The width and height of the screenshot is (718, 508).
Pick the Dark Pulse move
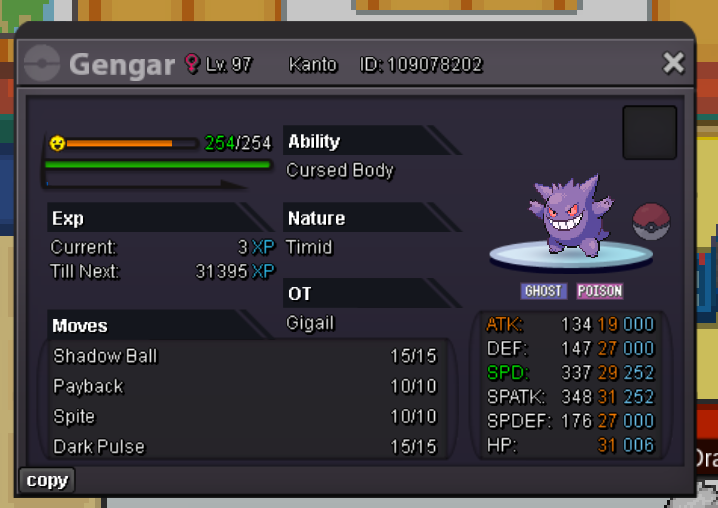[245, 446]
